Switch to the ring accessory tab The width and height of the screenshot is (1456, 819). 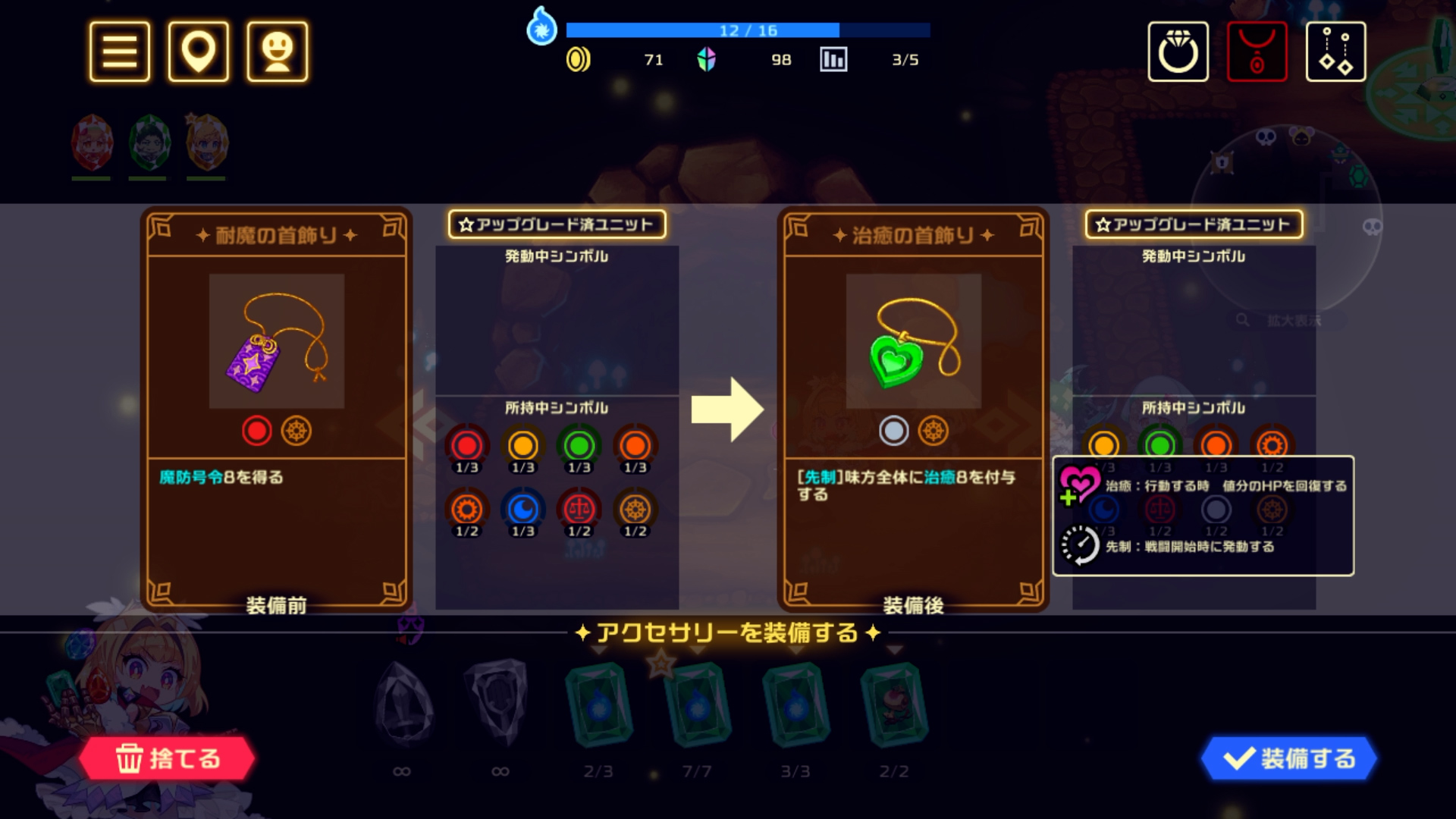pos(1178,52)
